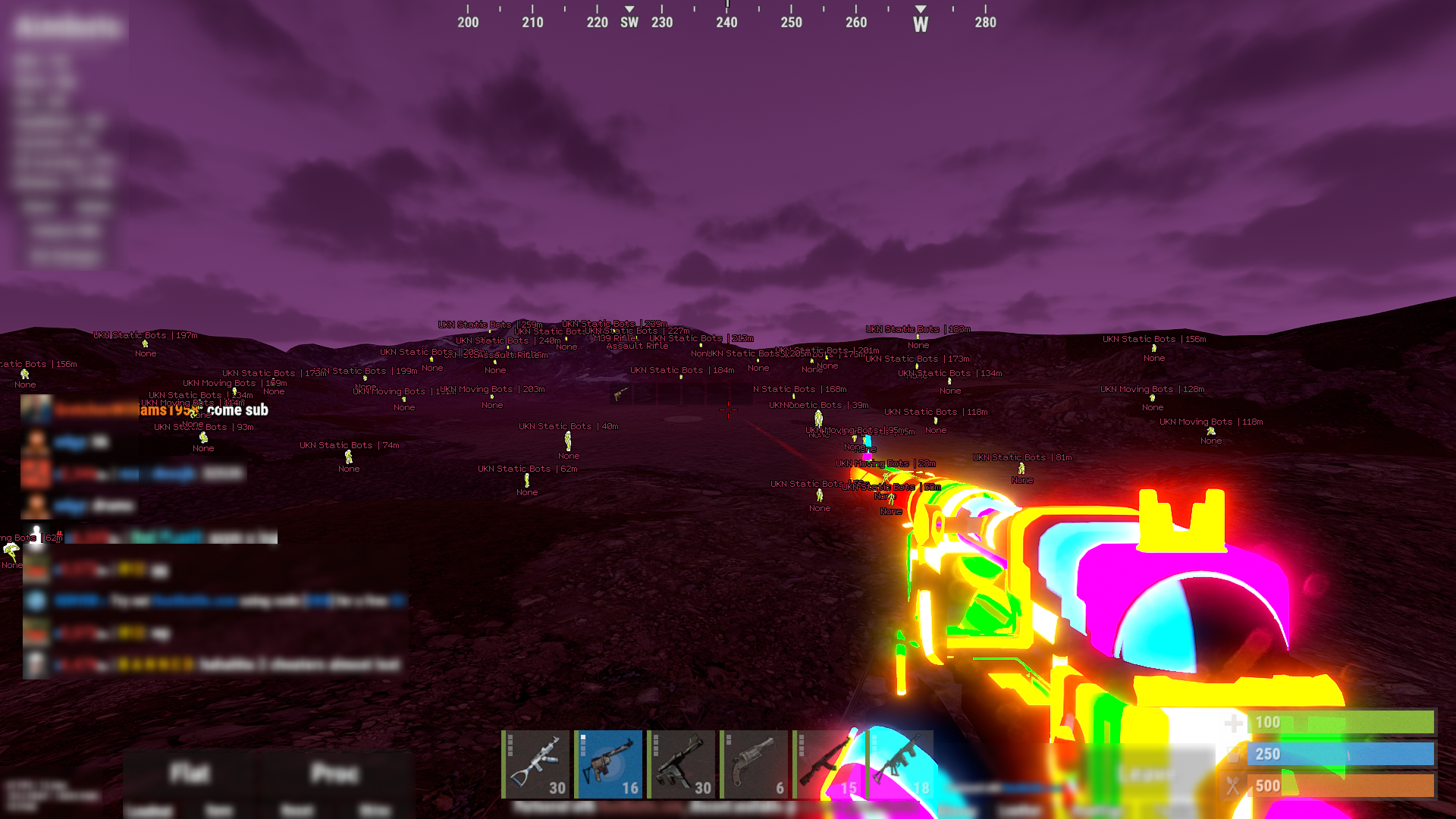
Task: Click the water cup icon next to 250
Action: (1235, 755)
